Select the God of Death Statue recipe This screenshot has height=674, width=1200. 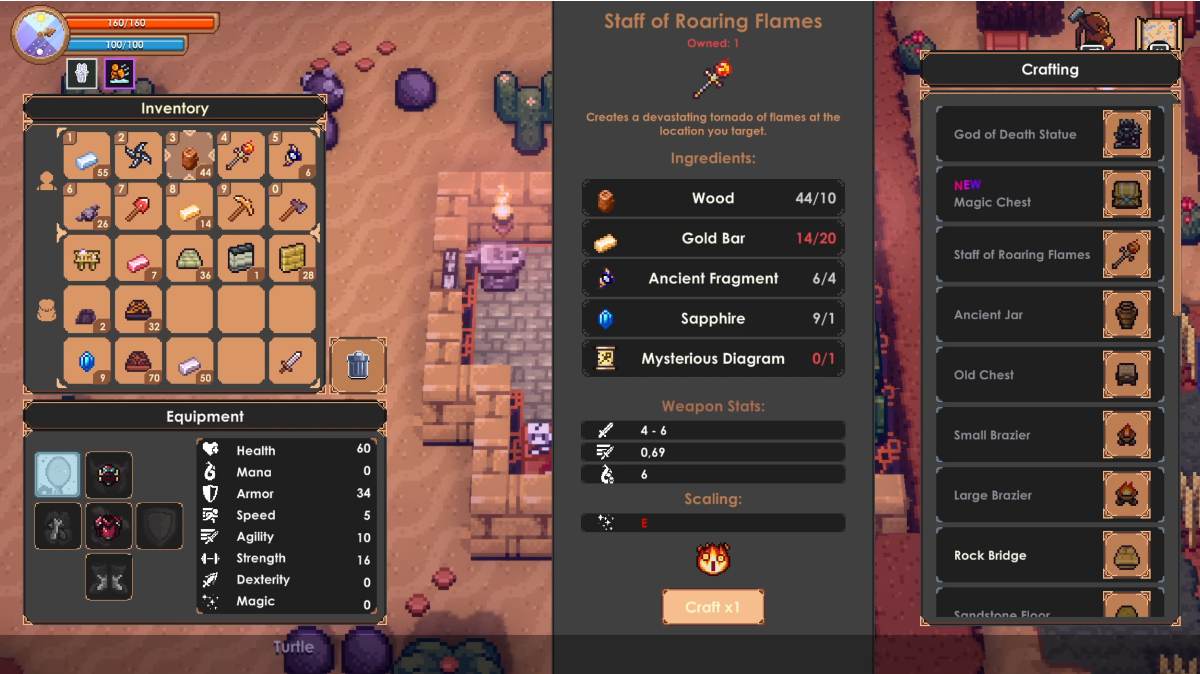coord(1050,134)
